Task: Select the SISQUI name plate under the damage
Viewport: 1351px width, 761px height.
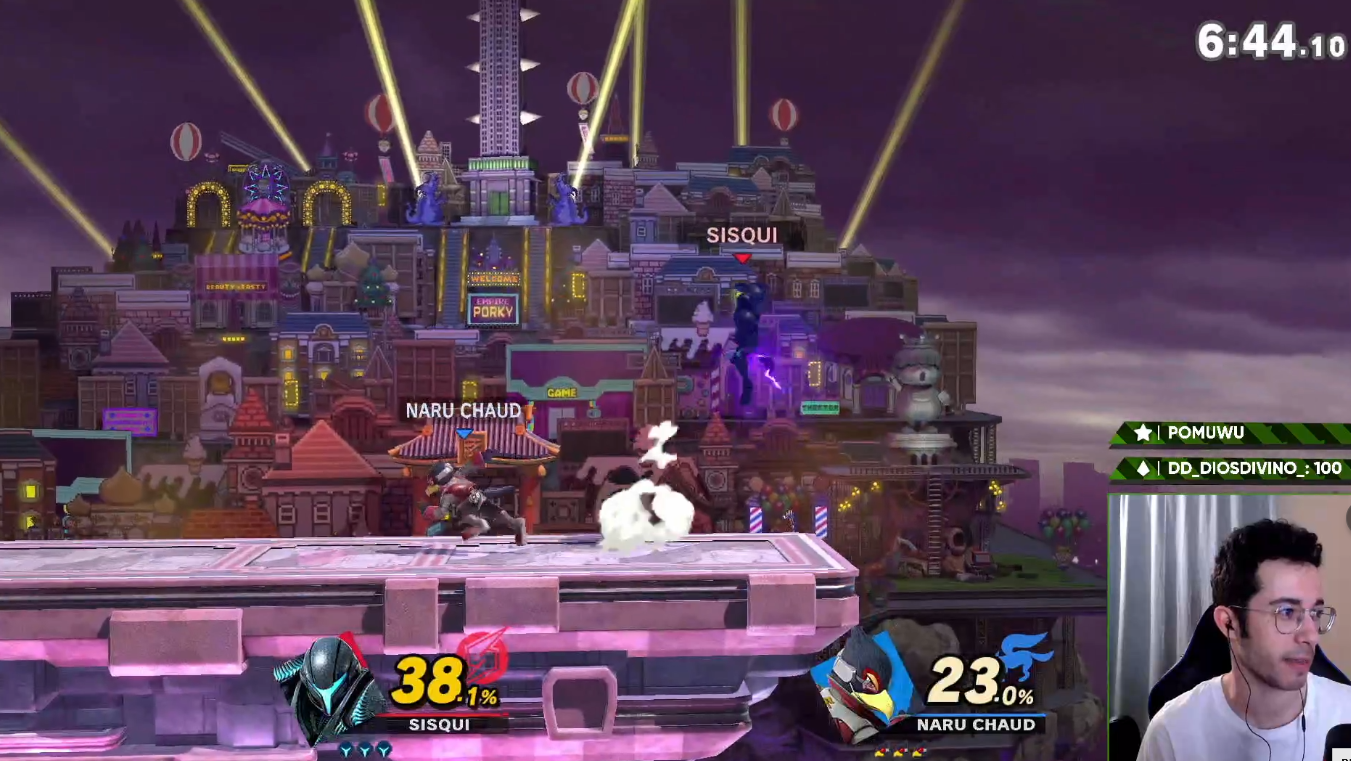Action: [439, 724]
